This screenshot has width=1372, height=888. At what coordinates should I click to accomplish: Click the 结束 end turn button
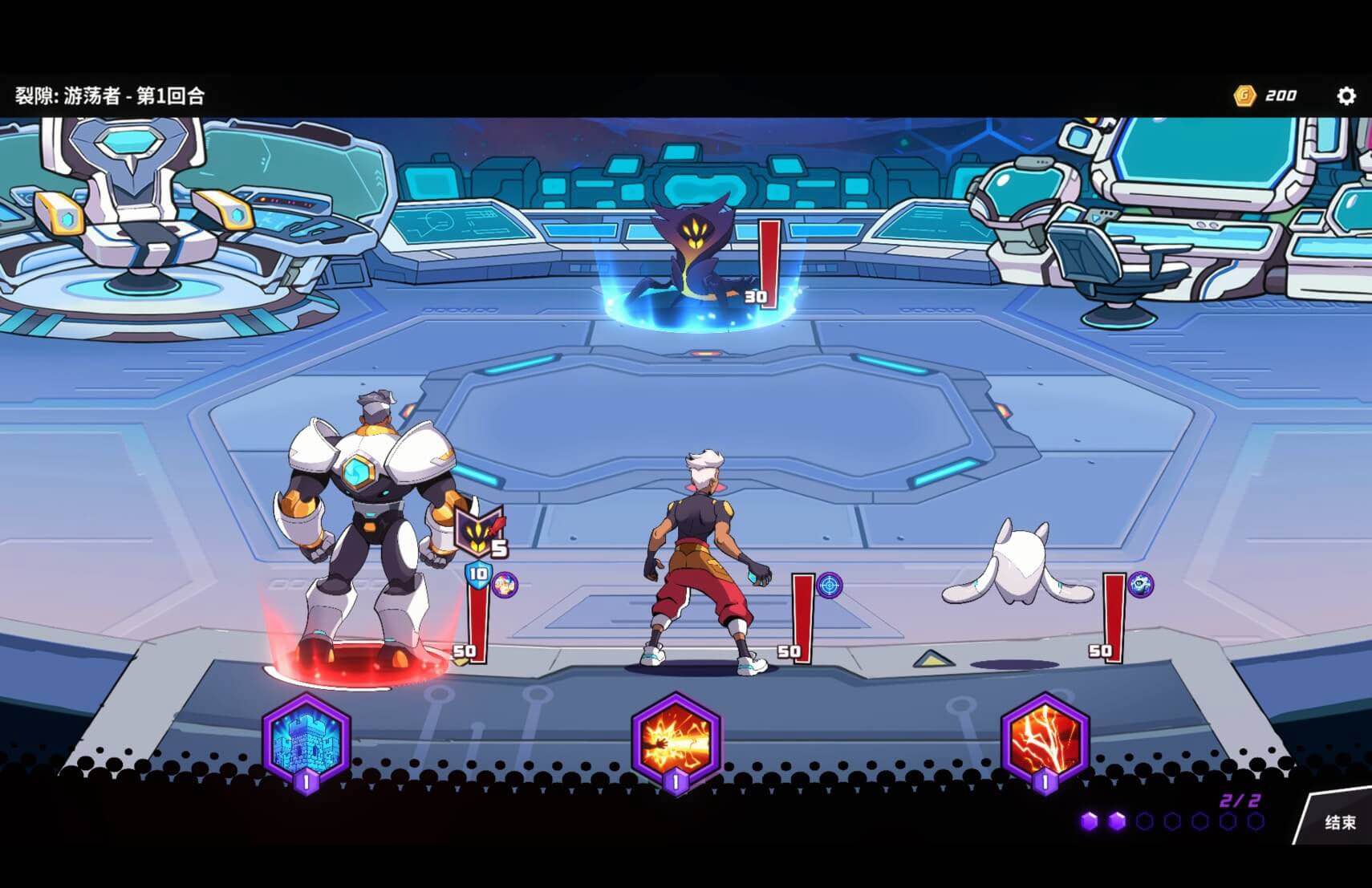[1339, 821]
